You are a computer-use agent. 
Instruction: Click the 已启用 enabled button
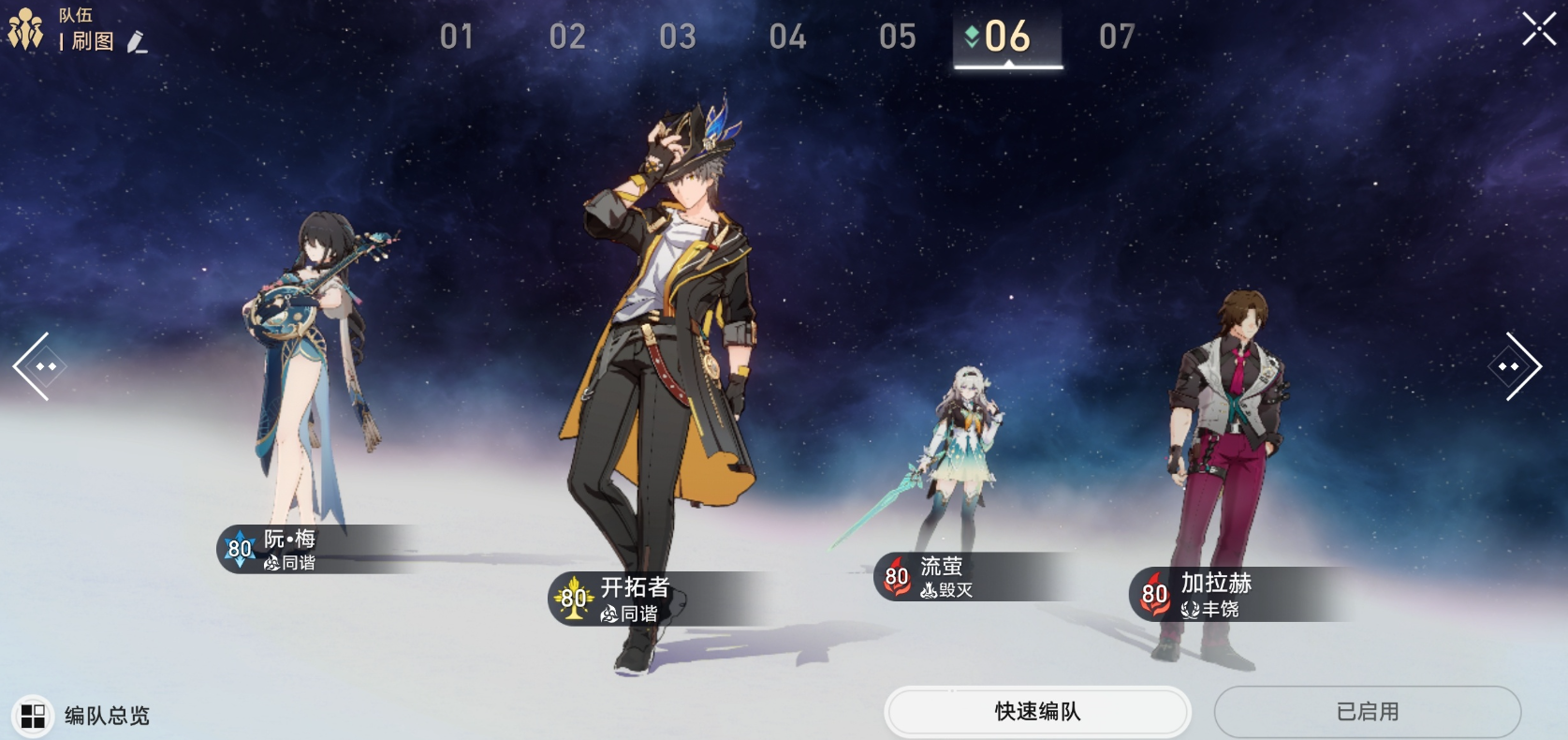point(1367,712)
